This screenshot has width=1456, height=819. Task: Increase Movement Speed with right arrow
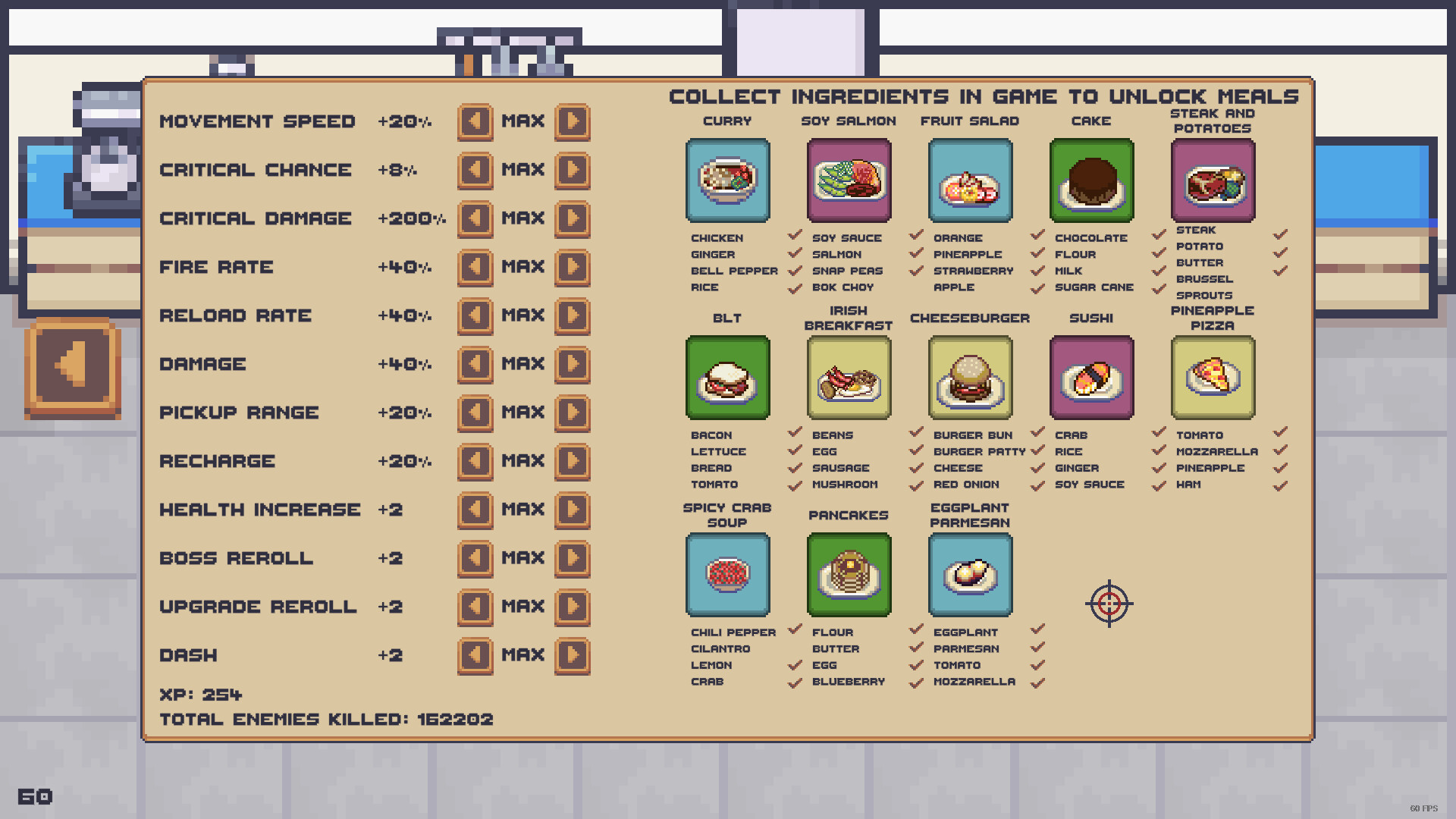pyautogui.click(x=573, y=121)
